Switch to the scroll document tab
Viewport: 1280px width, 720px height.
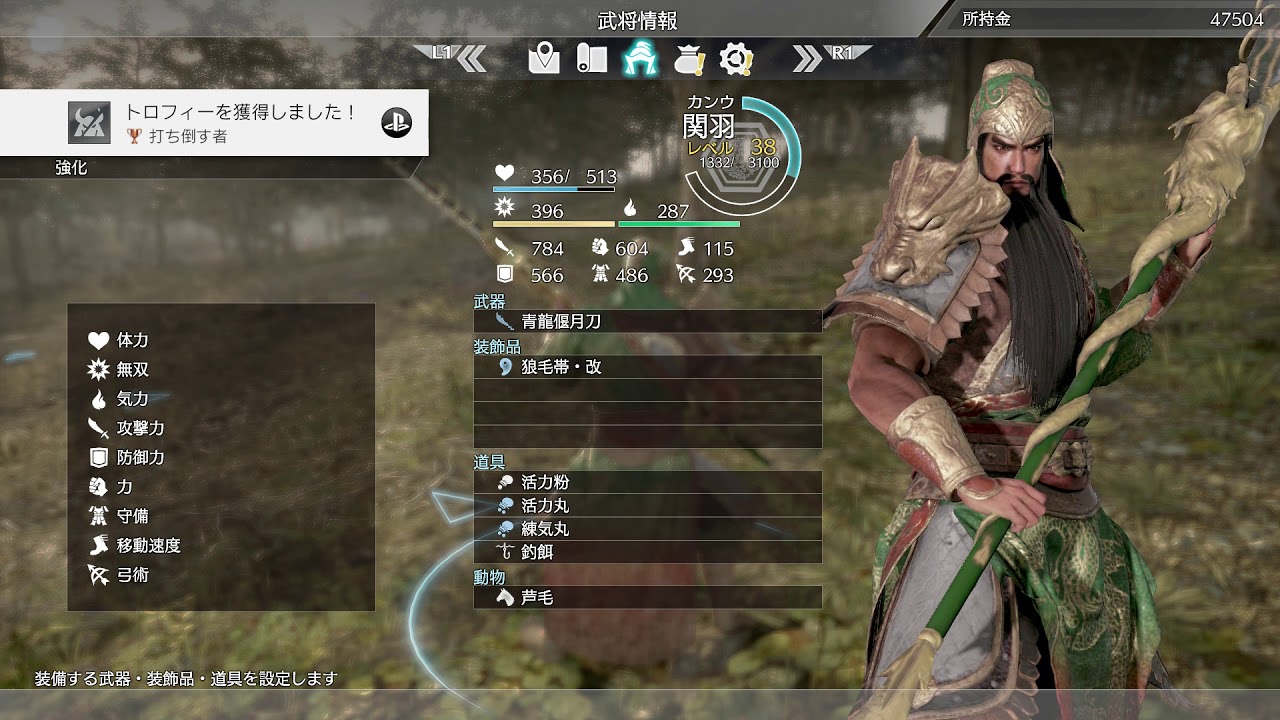[x=591, y=59]
